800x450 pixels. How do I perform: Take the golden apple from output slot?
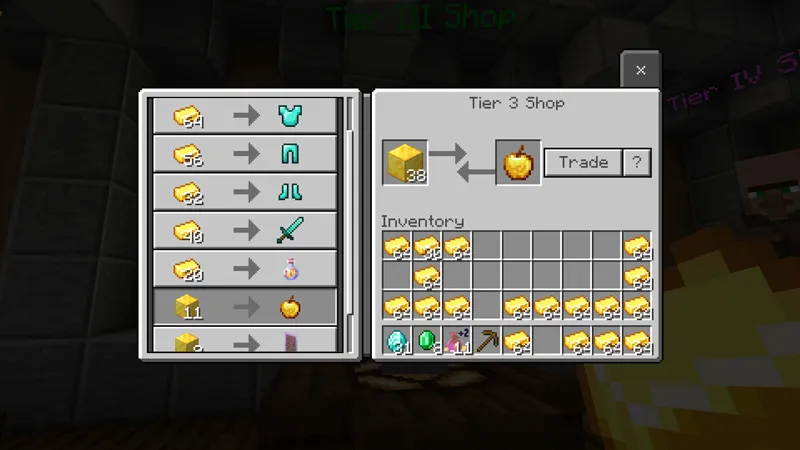coord(518,162)
